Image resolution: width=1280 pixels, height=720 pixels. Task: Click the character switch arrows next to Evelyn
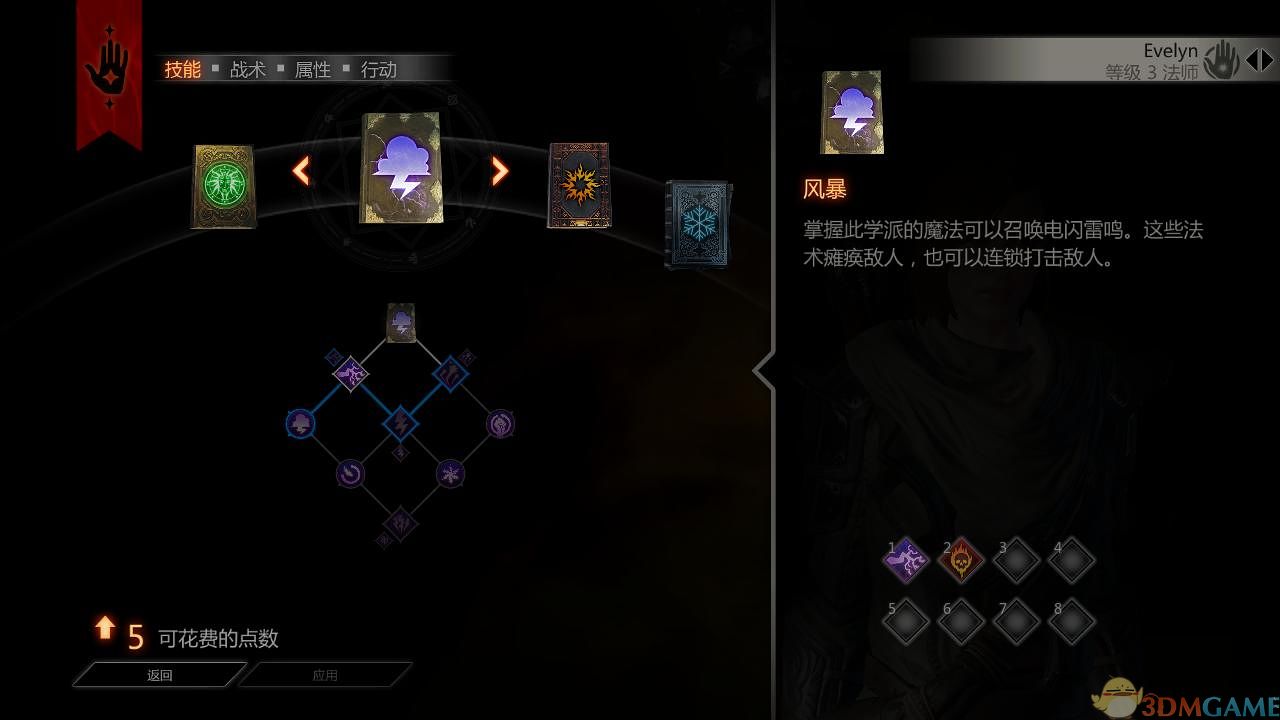pyautogui.click(x=1260, y=59)
